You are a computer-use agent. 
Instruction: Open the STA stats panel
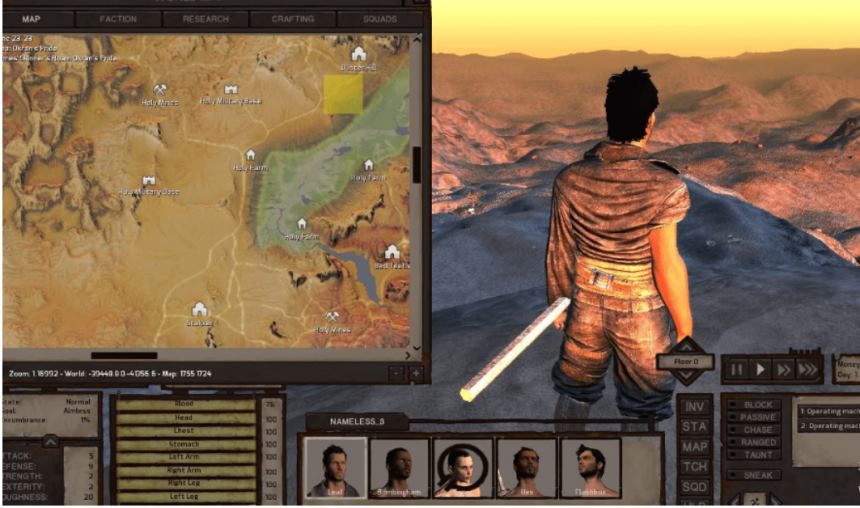695,427
